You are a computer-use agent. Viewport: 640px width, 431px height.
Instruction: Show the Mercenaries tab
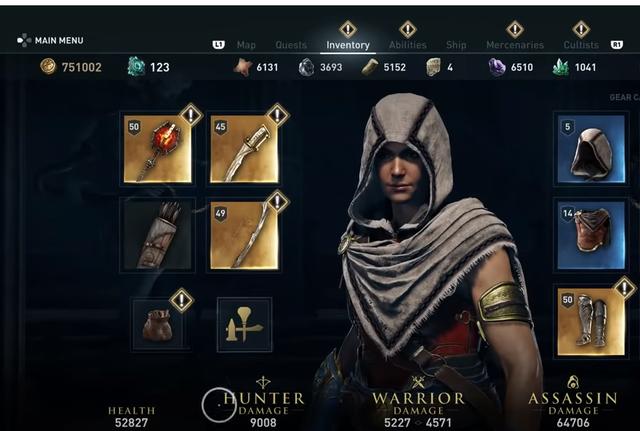pos(514,45)
